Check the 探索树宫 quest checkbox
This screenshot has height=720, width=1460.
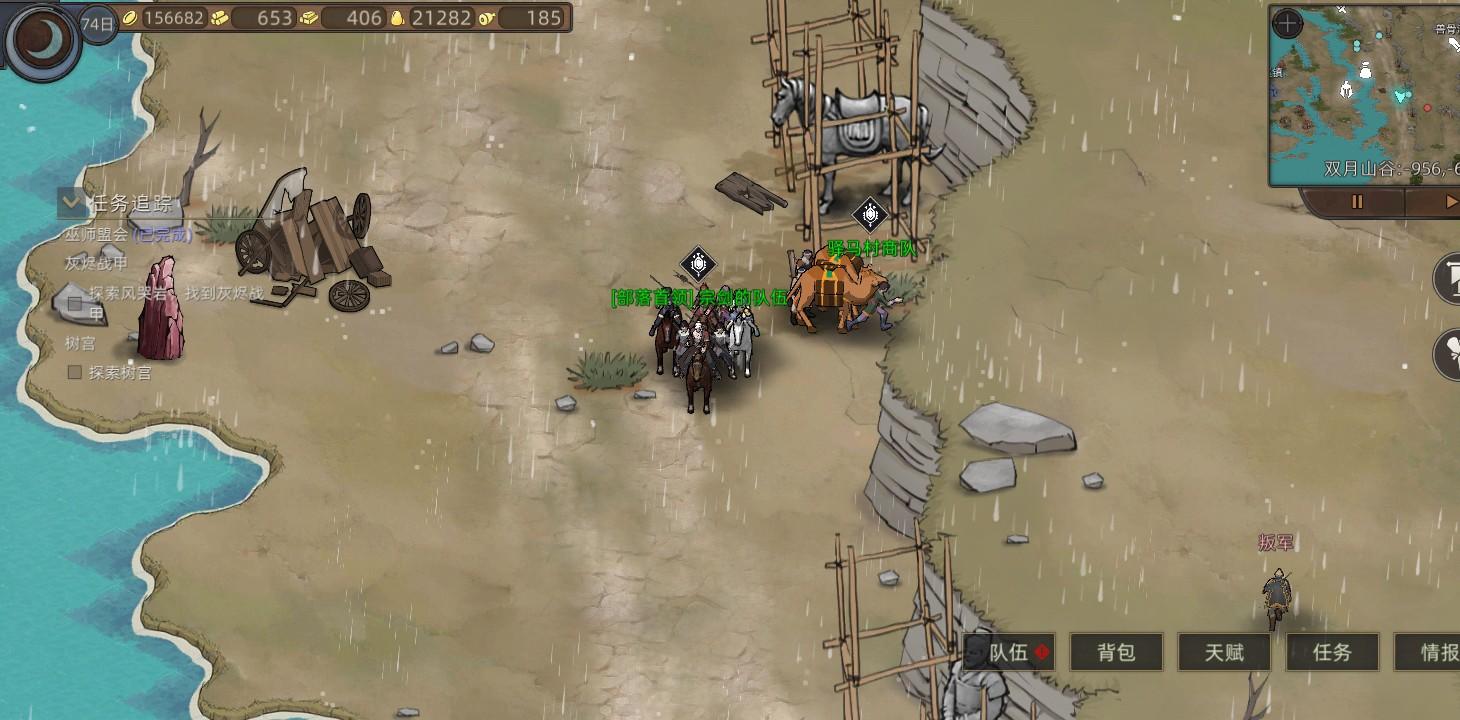point(74,371)
